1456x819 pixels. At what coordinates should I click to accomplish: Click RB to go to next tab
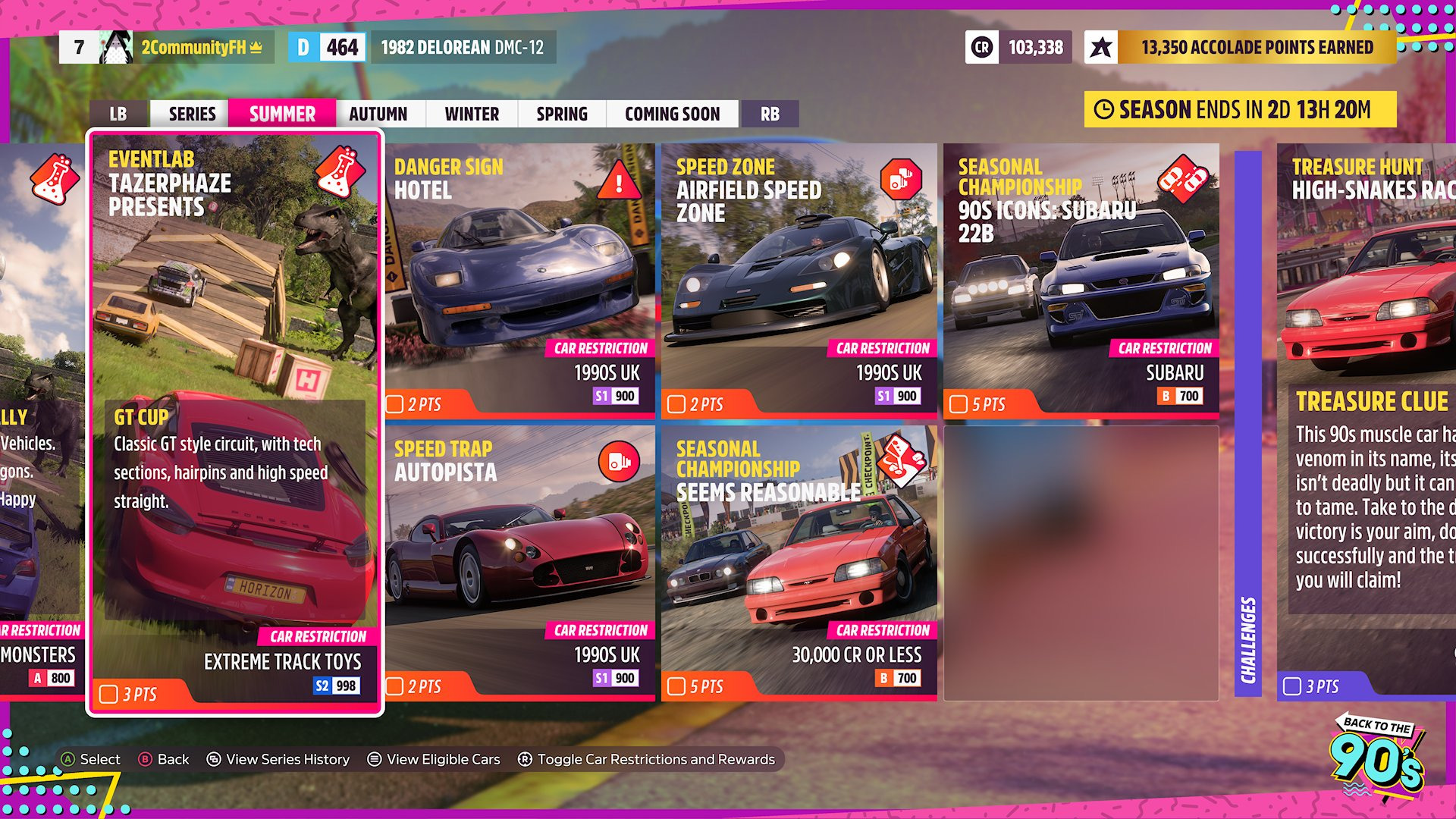point(770,114)
